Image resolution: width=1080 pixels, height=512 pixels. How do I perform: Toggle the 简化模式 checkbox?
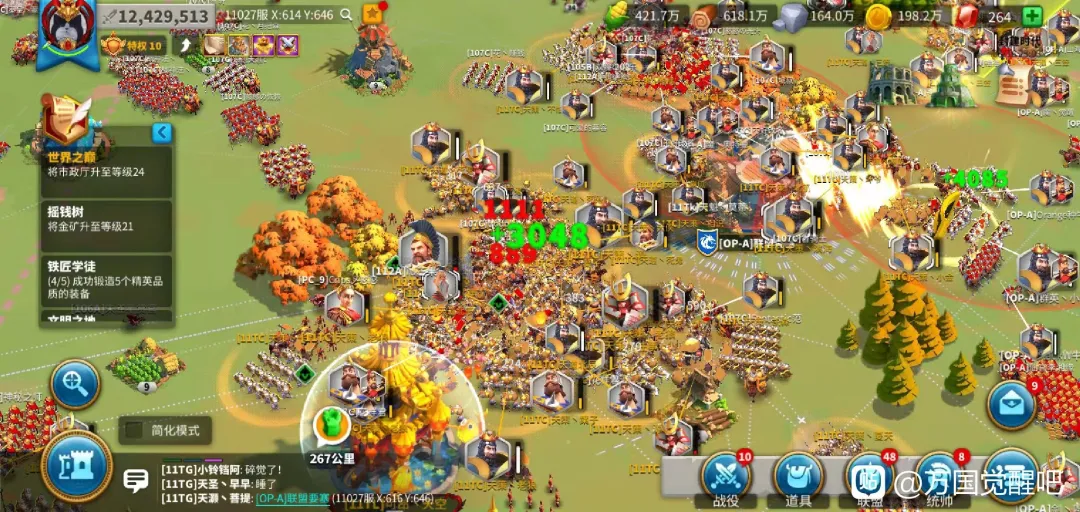(133, 431)
